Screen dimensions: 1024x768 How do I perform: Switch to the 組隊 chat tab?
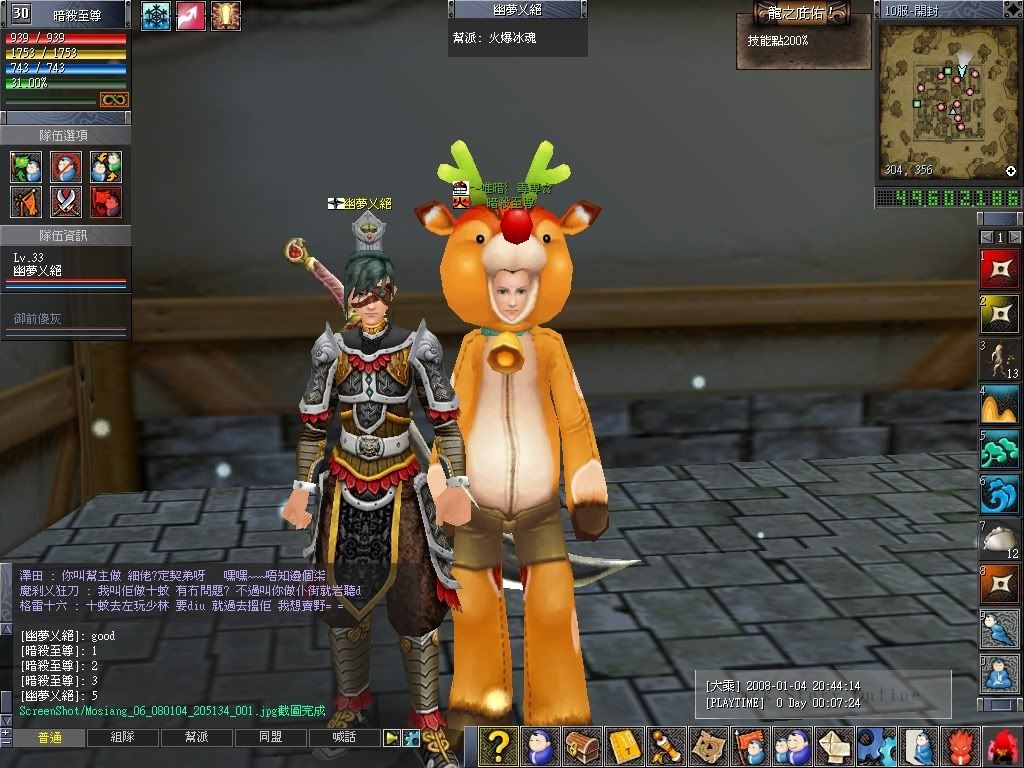click(123, 738)
